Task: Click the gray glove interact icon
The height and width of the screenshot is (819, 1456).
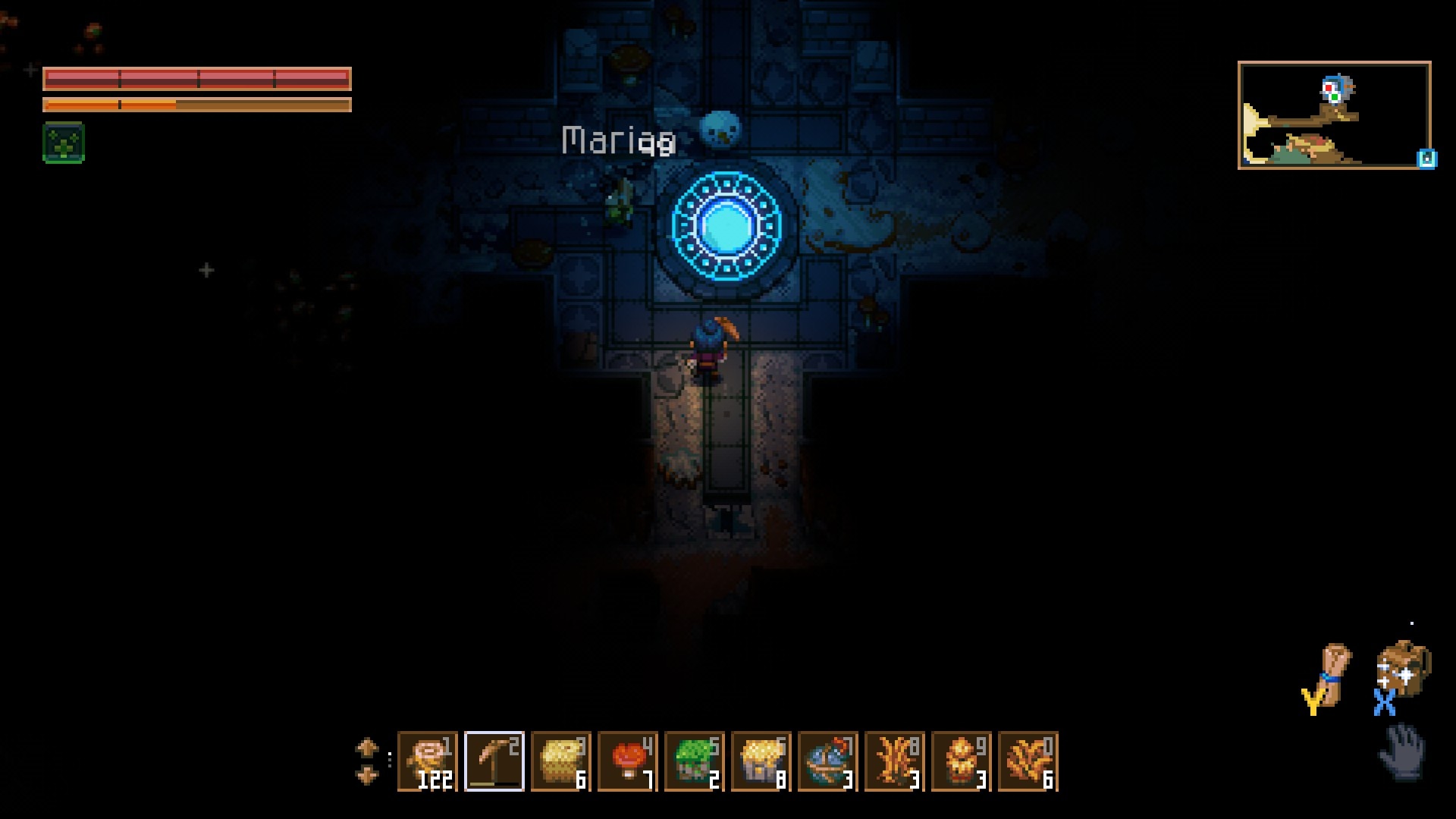Action: click(1402, 752)
